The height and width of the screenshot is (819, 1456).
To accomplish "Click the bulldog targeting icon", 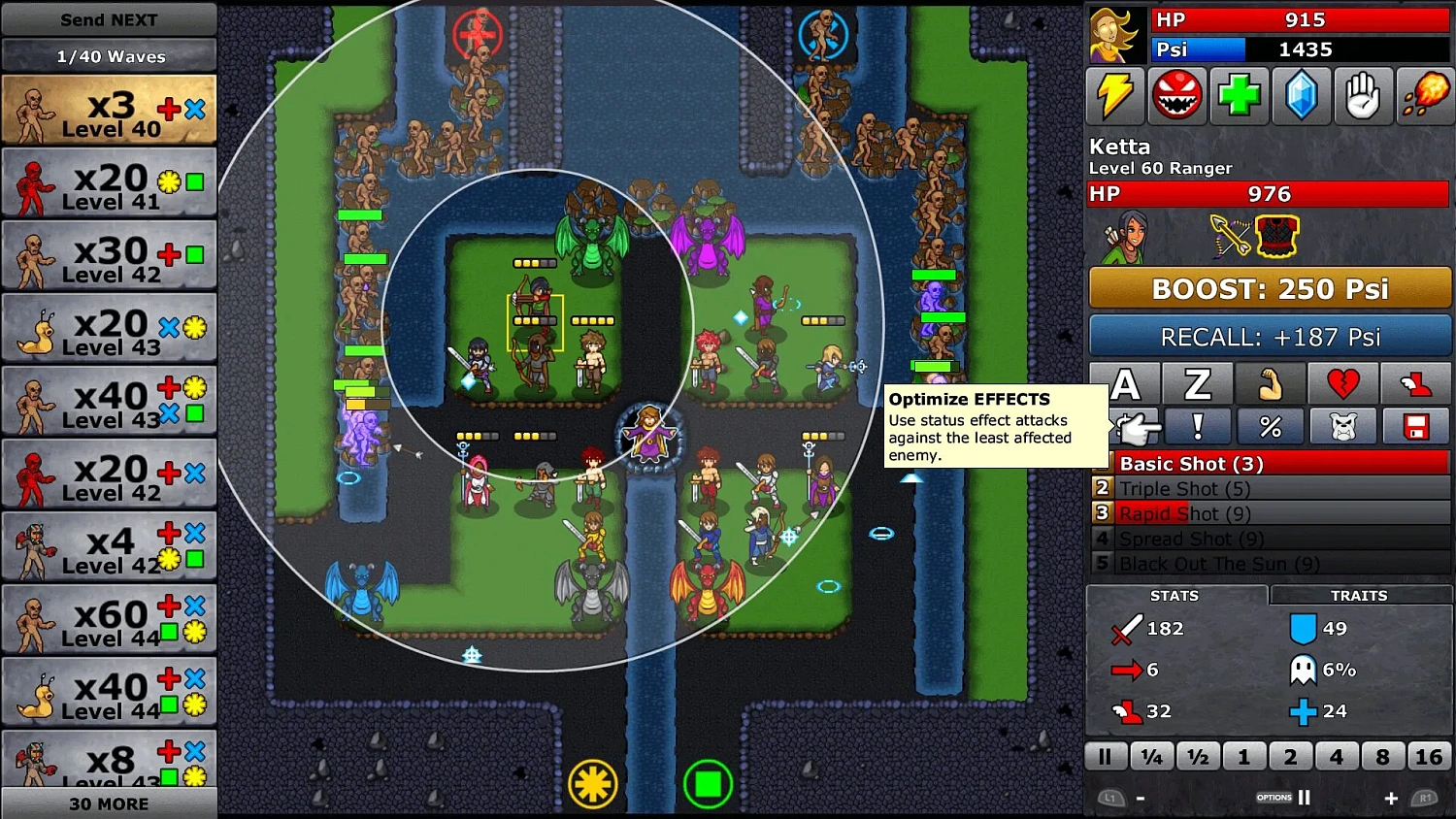I will (1343, 426).
